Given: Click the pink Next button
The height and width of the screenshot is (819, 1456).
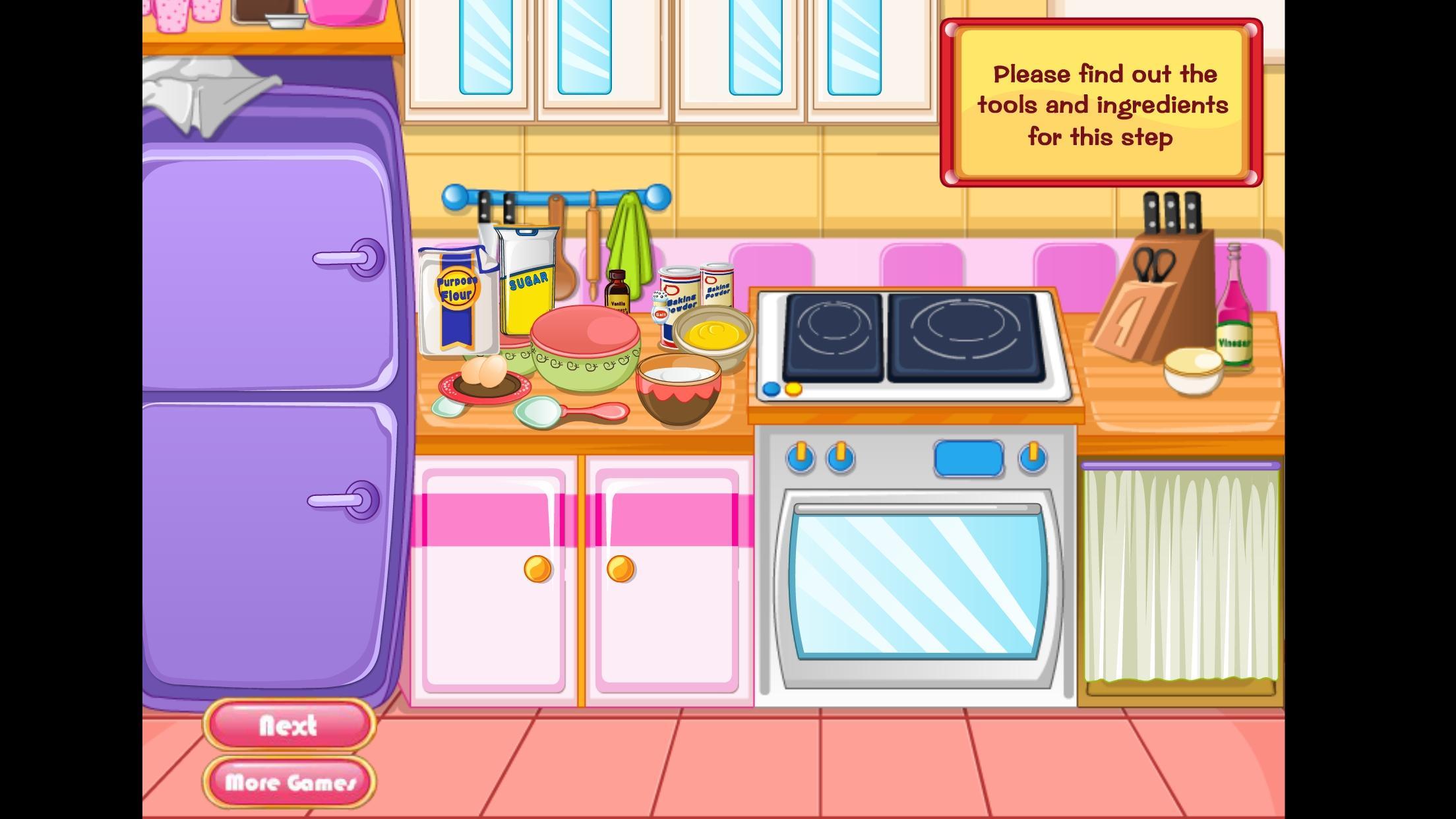Looking at the screenshot, I should pyautogui.click(x=289, y=725).
